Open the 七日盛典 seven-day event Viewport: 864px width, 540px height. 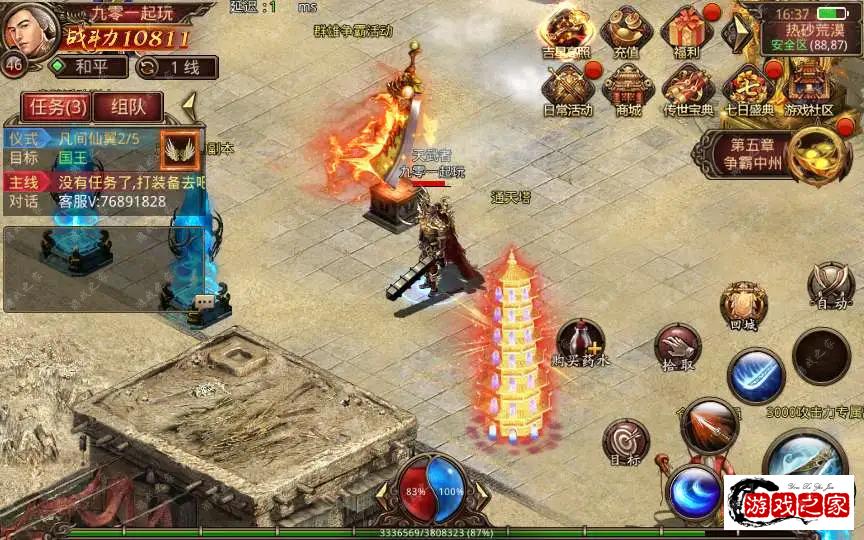(x=747, y=88)
